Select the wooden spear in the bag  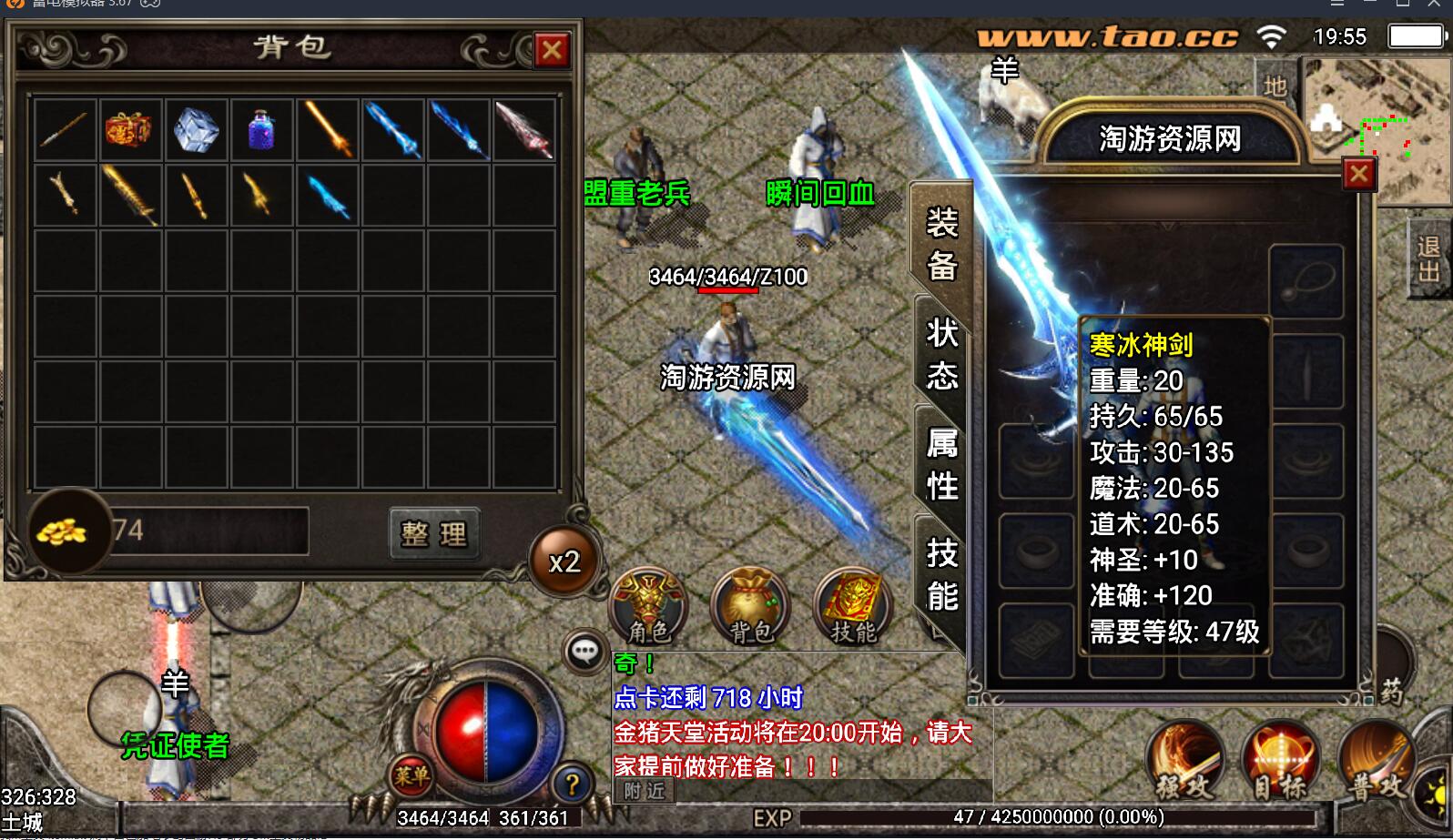(x=64, y=129)
